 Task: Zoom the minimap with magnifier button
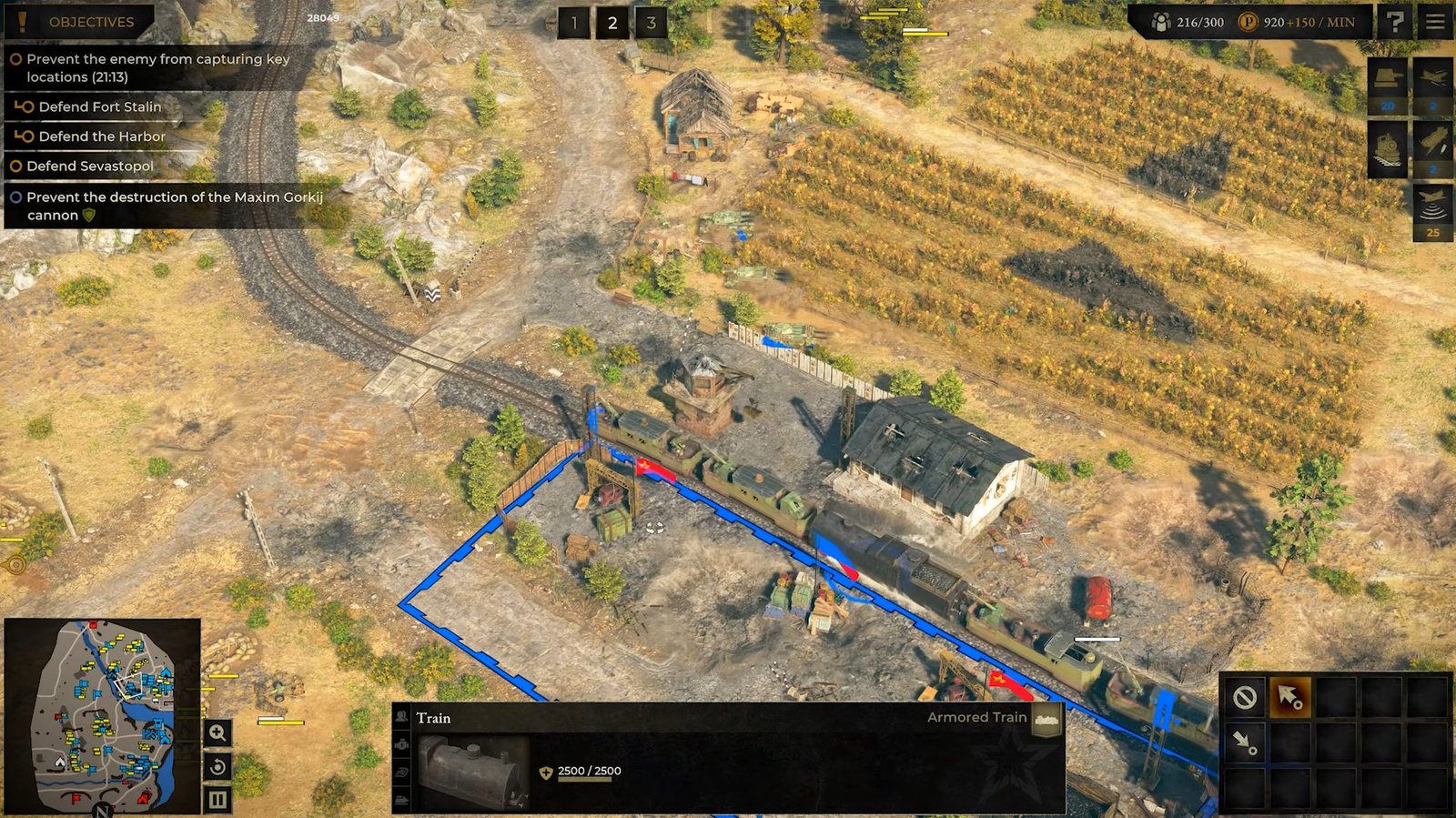point(217,732)
